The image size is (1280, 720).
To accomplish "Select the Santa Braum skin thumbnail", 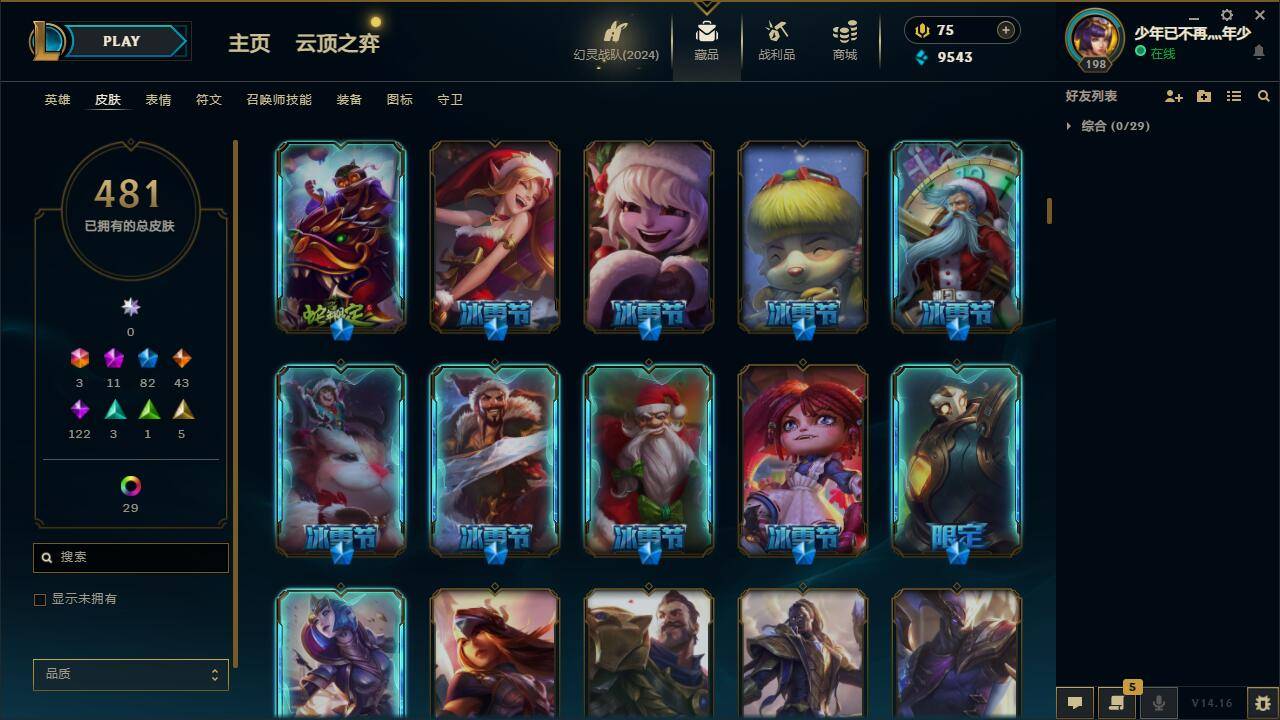I will [648, 460].
